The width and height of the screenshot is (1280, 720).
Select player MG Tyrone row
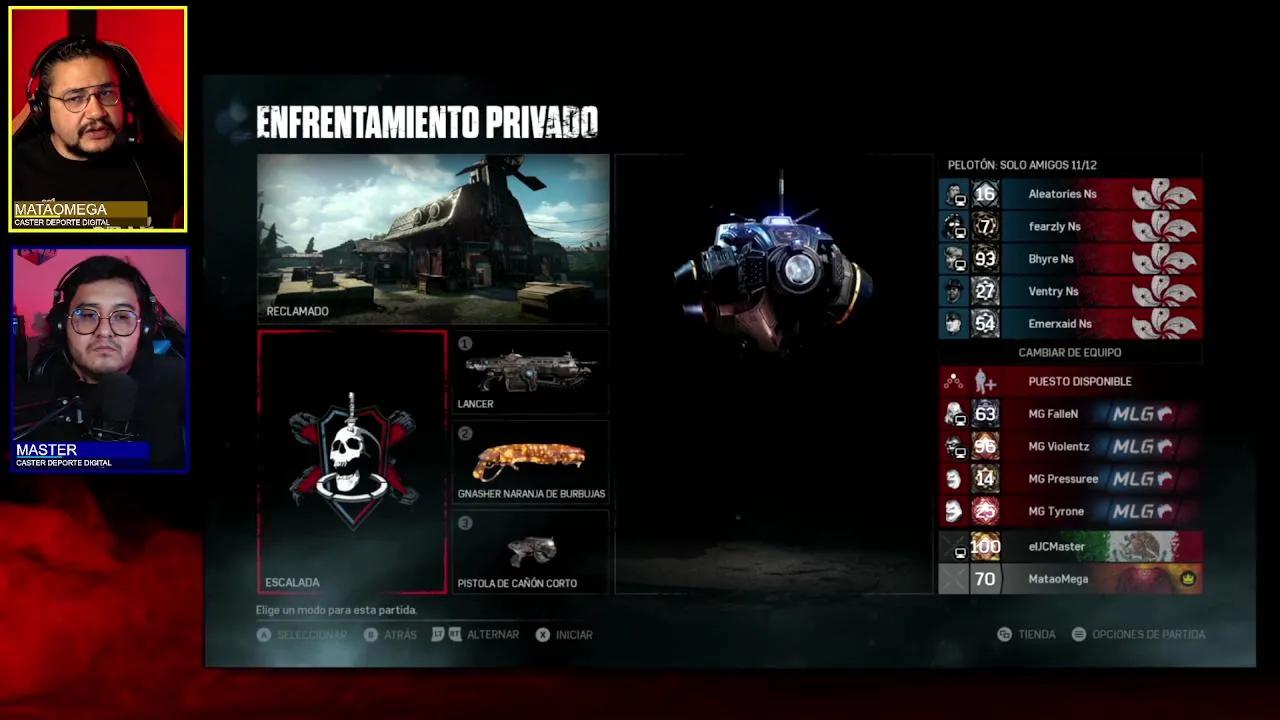[1069, 511]
